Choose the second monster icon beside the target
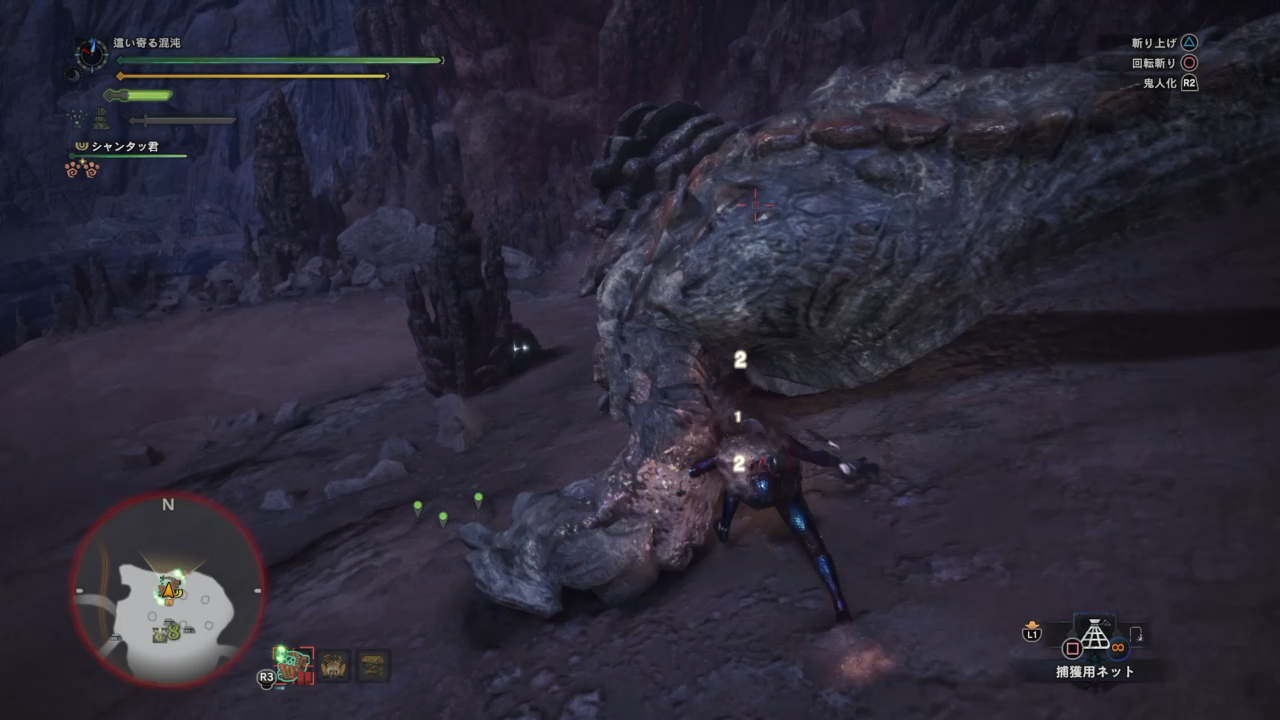This screenshot has height=720, width=1280. click(334, 666)
